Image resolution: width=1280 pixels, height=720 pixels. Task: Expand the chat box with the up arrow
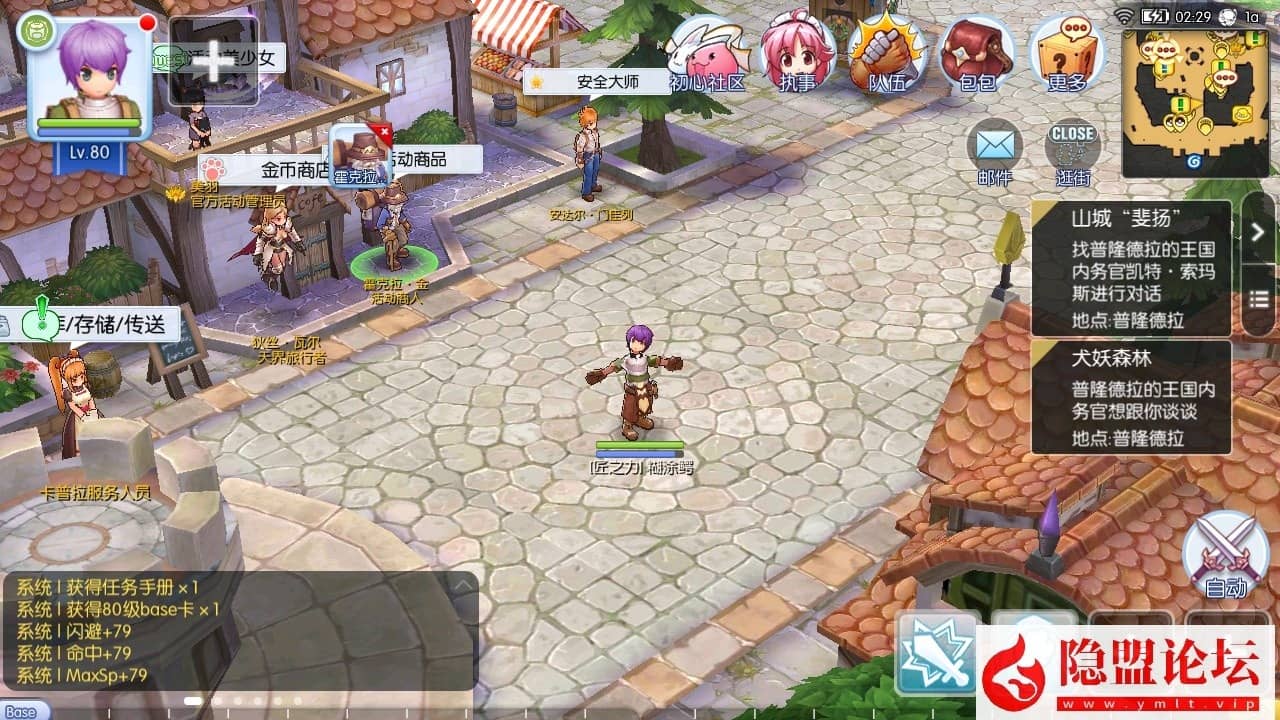coord(462,584)
